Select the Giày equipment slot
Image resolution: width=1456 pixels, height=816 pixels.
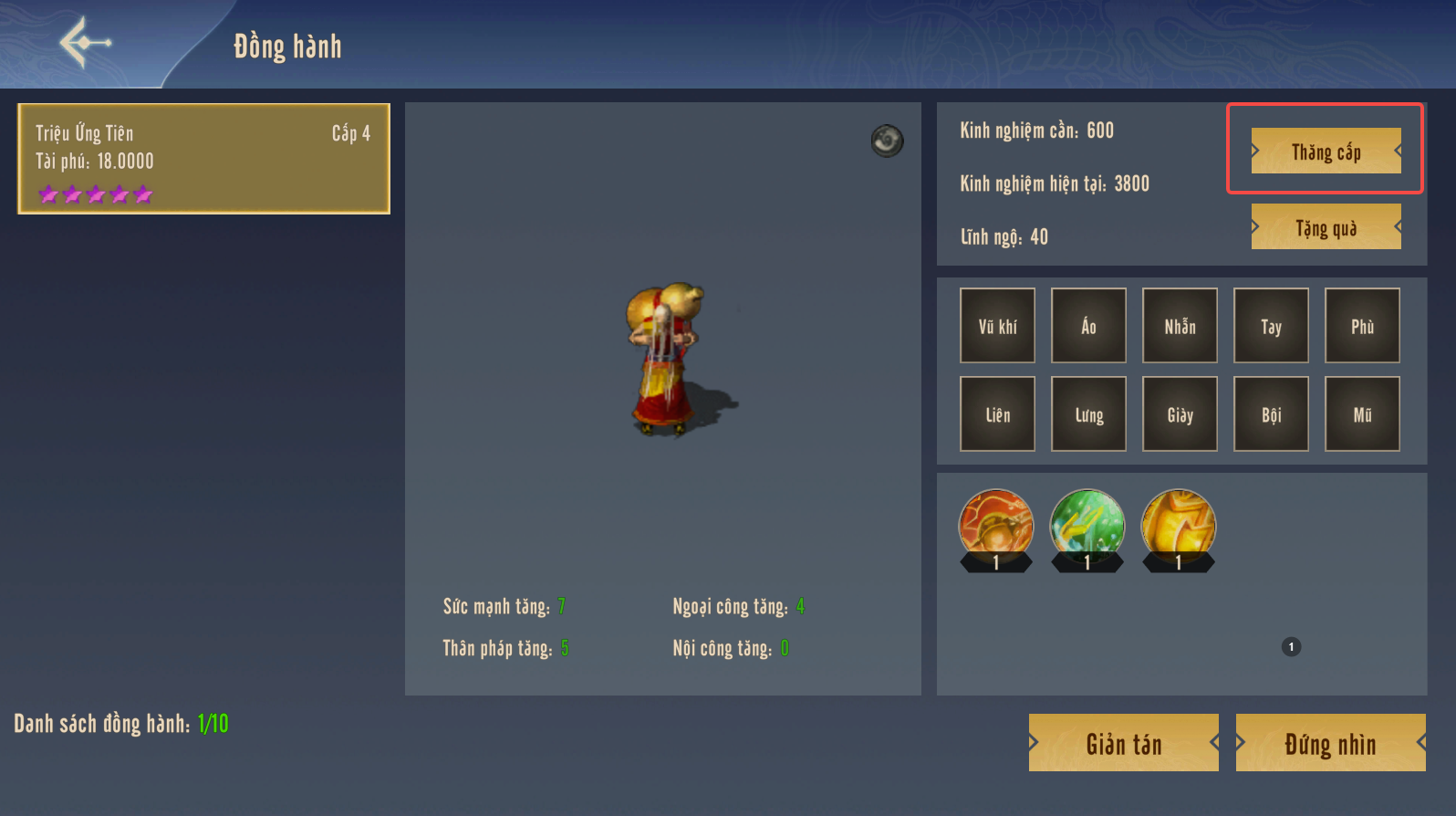1180,414
